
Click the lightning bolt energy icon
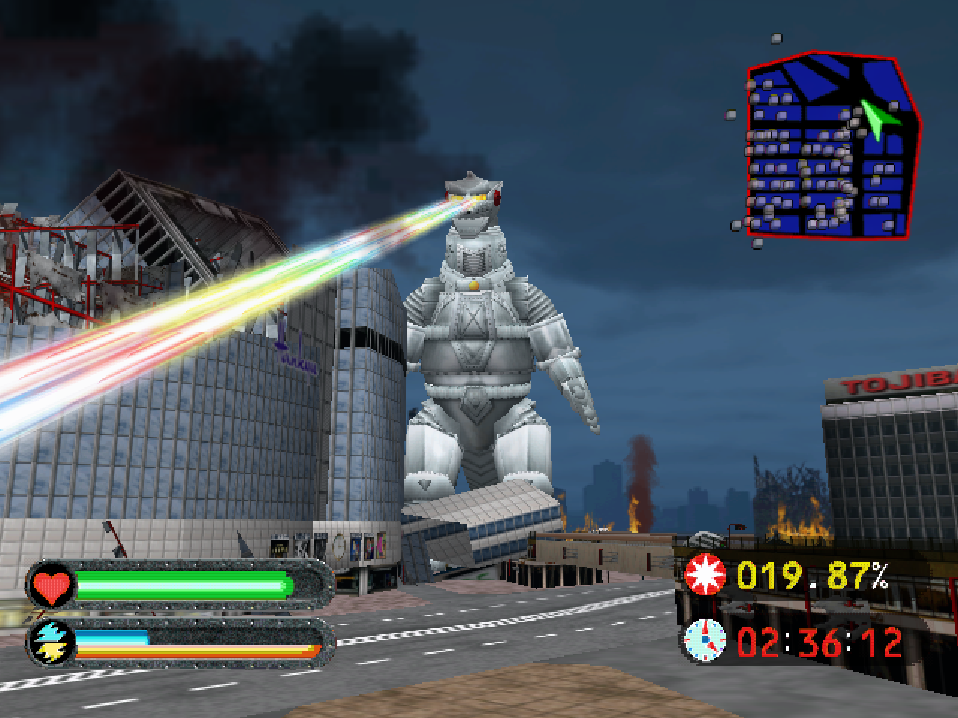[x=49, y=641]
